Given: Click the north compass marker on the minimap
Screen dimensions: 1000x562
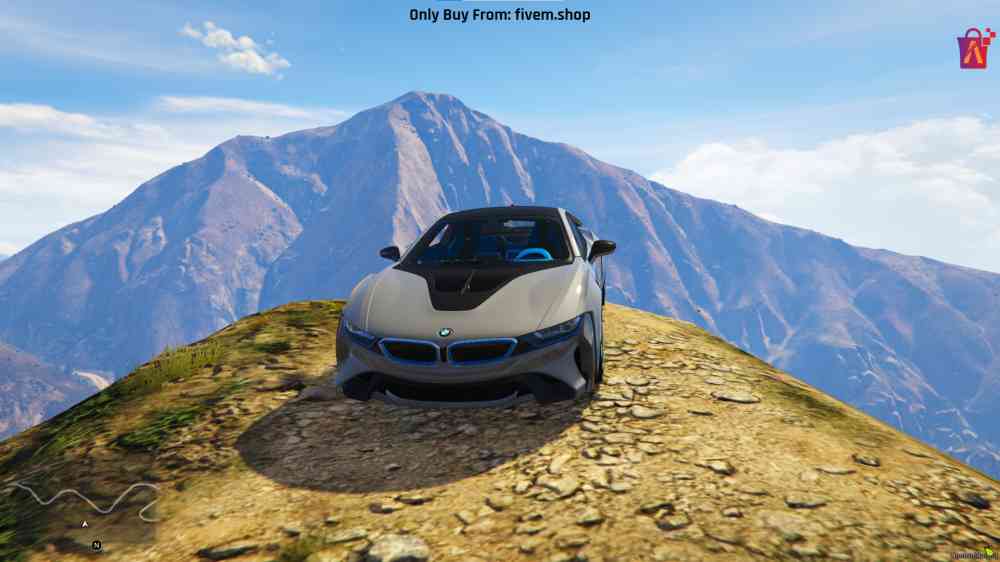Looking at the screenshot, I should pos(96,545).
